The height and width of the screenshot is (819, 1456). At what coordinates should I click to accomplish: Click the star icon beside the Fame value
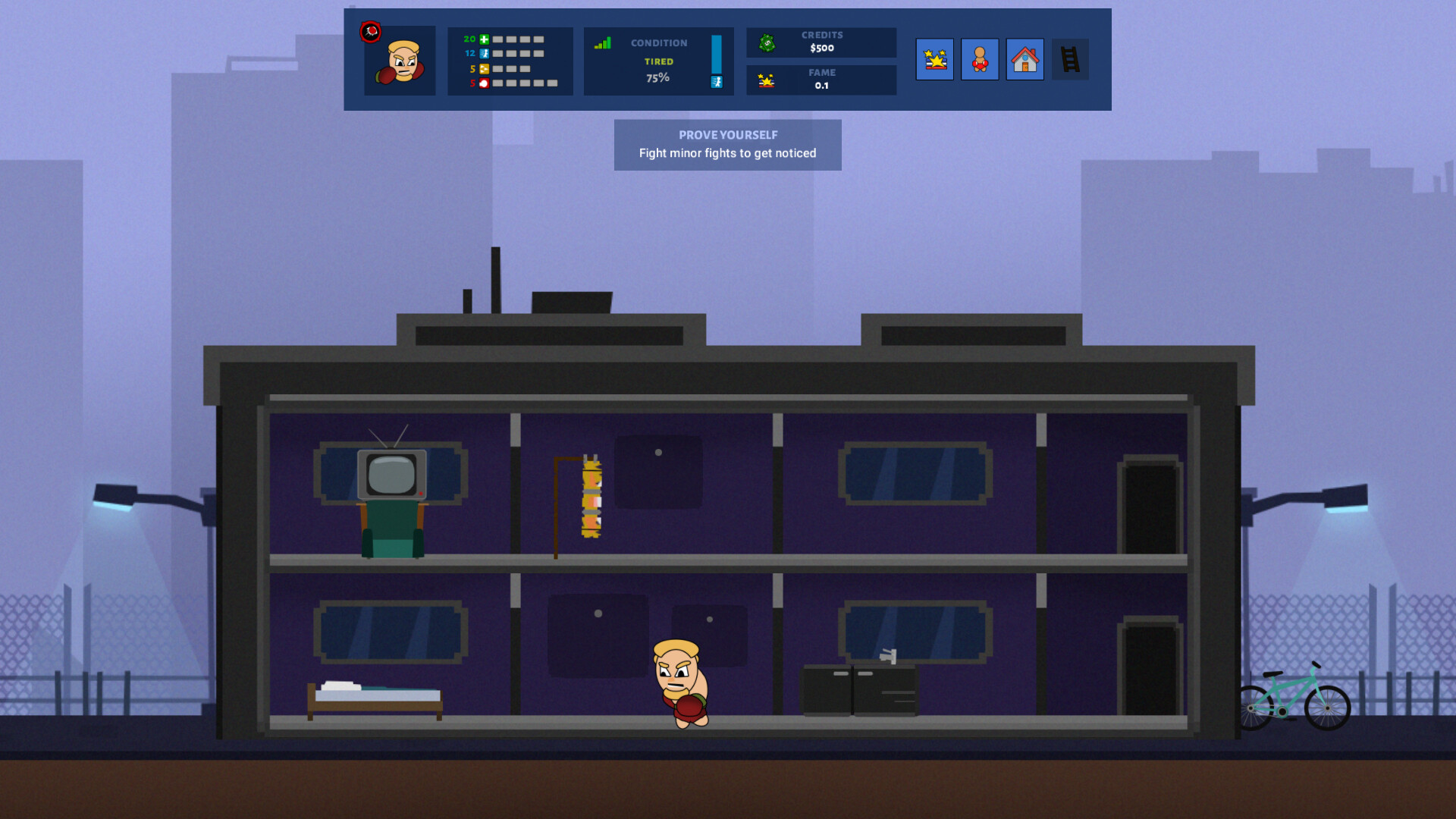point(766,79)
